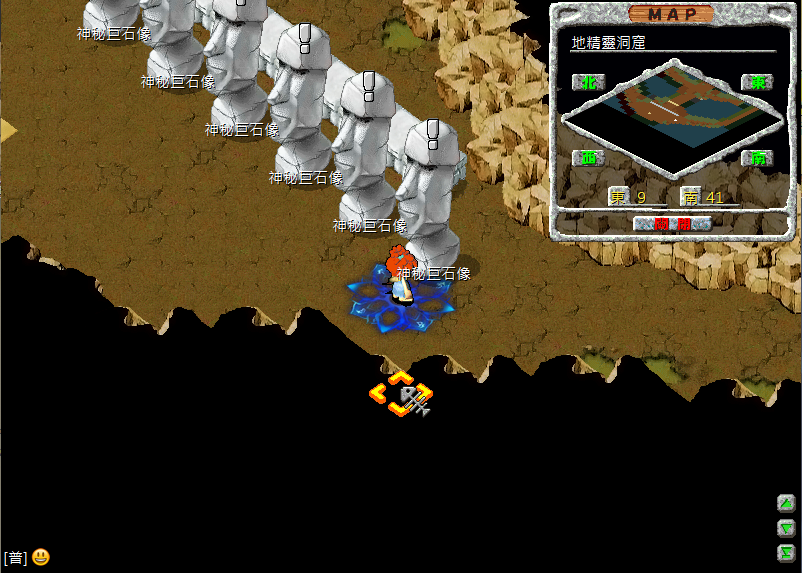
Task: Open the smiley emoticon picker
Action: point(41,557)
